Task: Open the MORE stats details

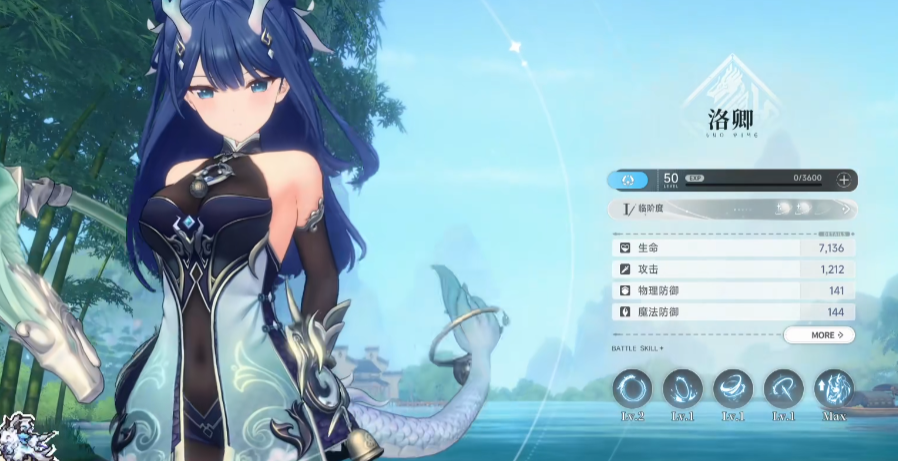Action: click(x=820, y=335)
